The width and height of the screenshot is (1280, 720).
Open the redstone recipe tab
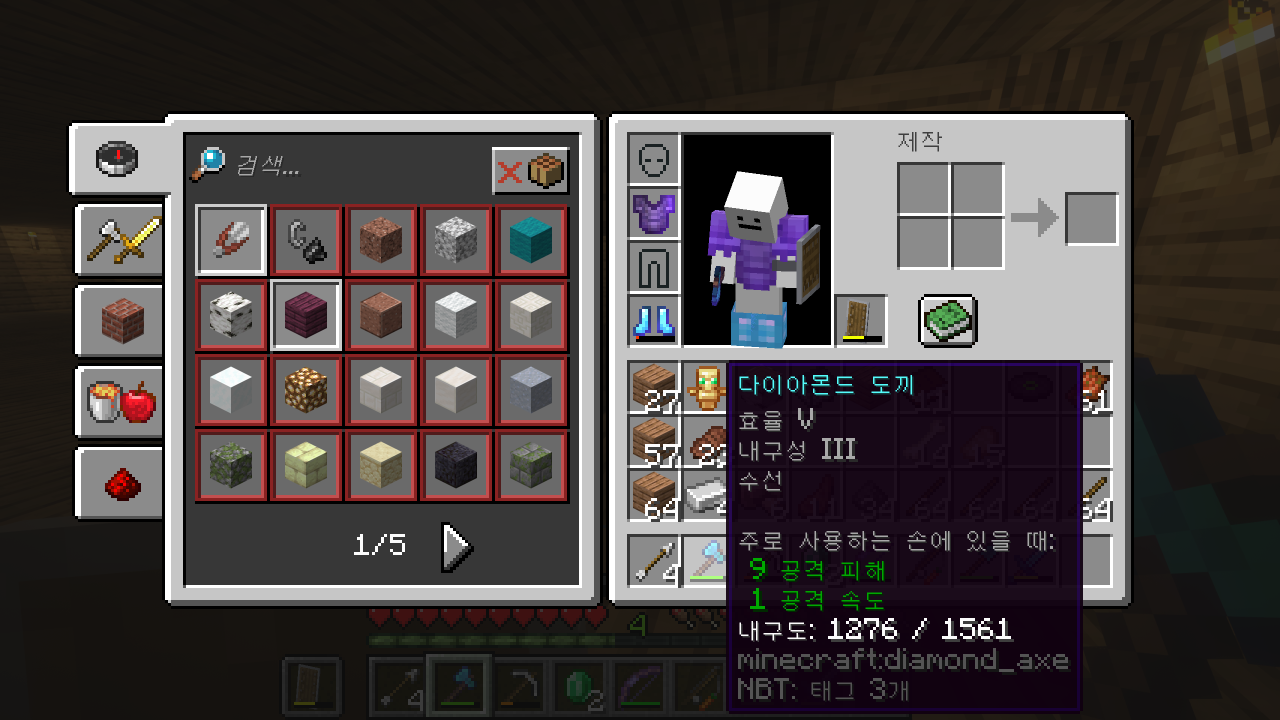click(122, 483)
